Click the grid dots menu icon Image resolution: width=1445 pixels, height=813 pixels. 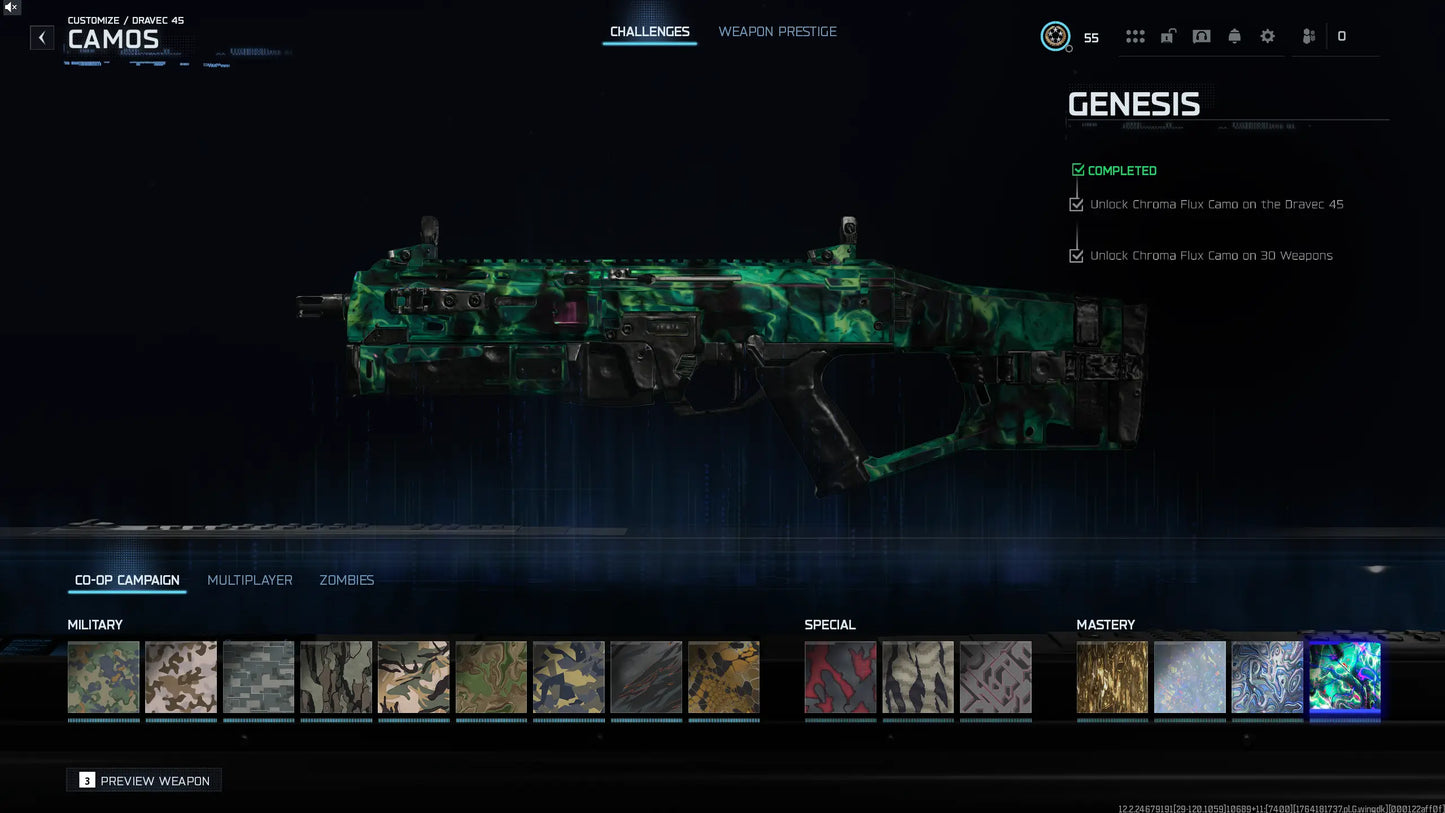[x=1135, y=35]
